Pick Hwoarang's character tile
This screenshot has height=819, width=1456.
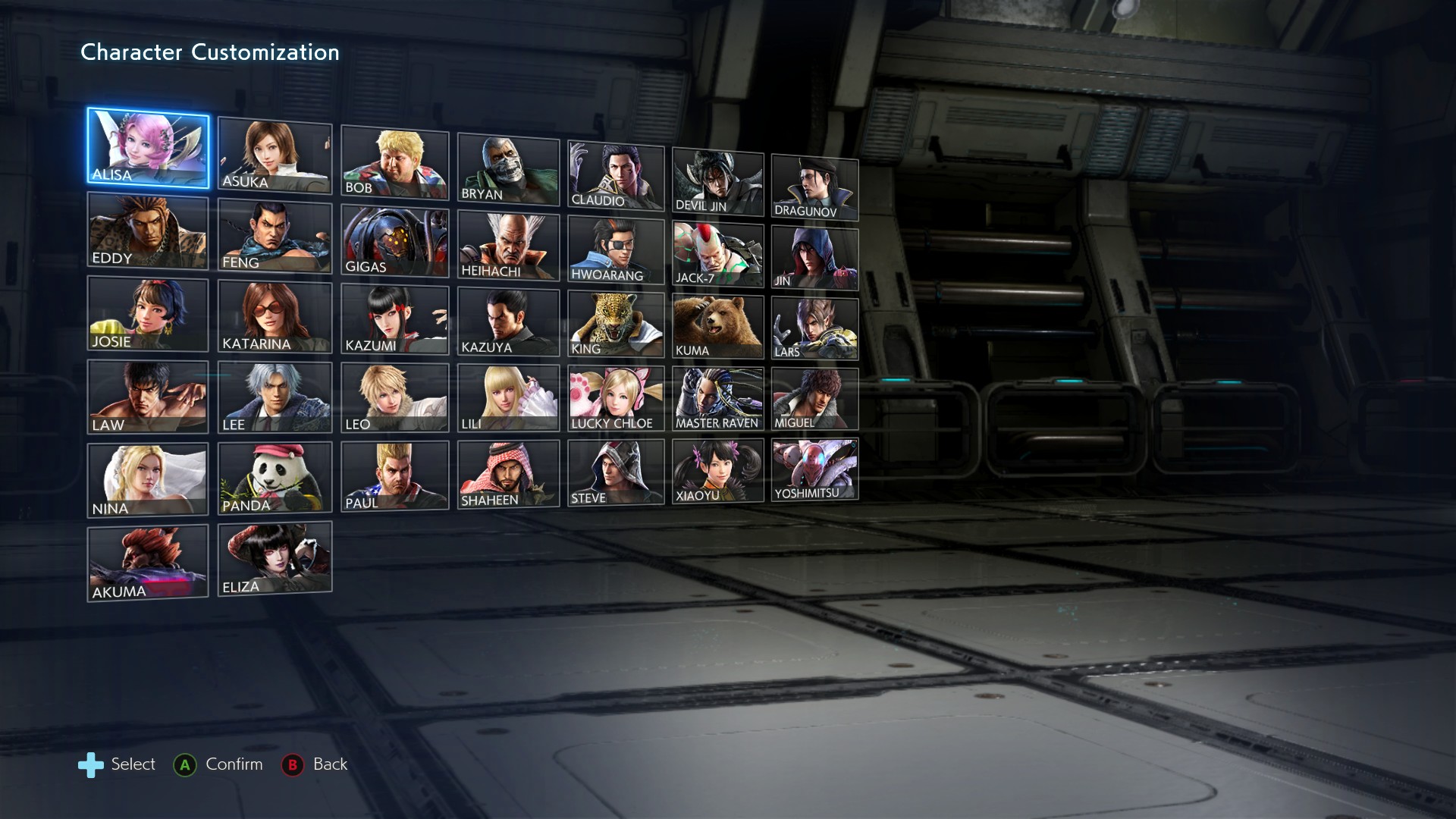pyautogui.click(x=616, y=250)
